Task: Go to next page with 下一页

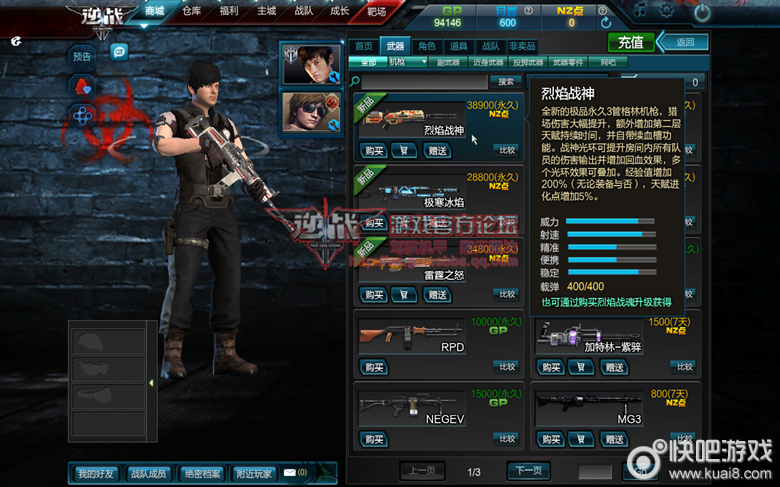Action: 528,471
